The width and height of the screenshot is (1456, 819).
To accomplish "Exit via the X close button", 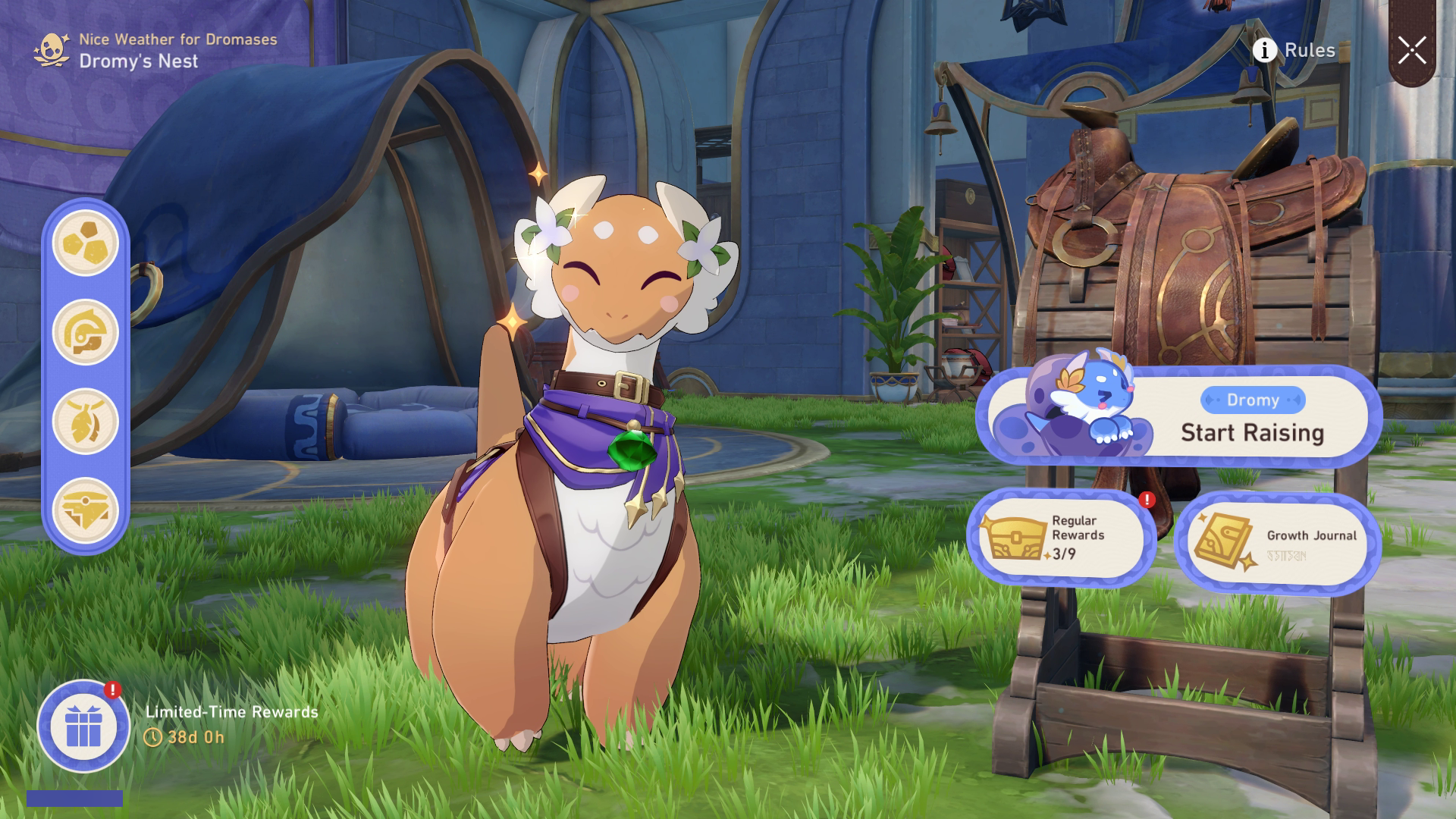I will point(1412,50).
